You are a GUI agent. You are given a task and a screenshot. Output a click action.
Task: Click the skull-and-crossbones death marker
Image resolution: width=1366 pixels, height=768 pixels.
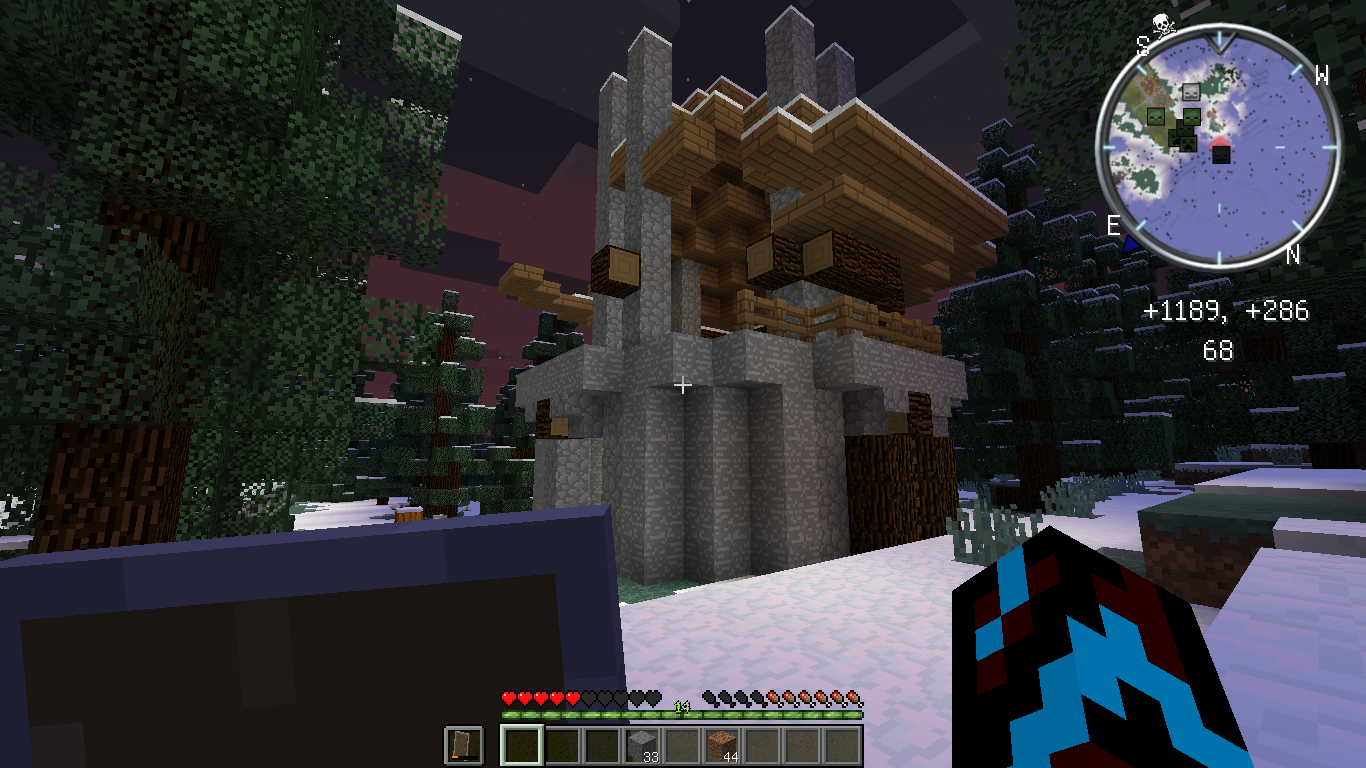click(x=1162, y=24)
